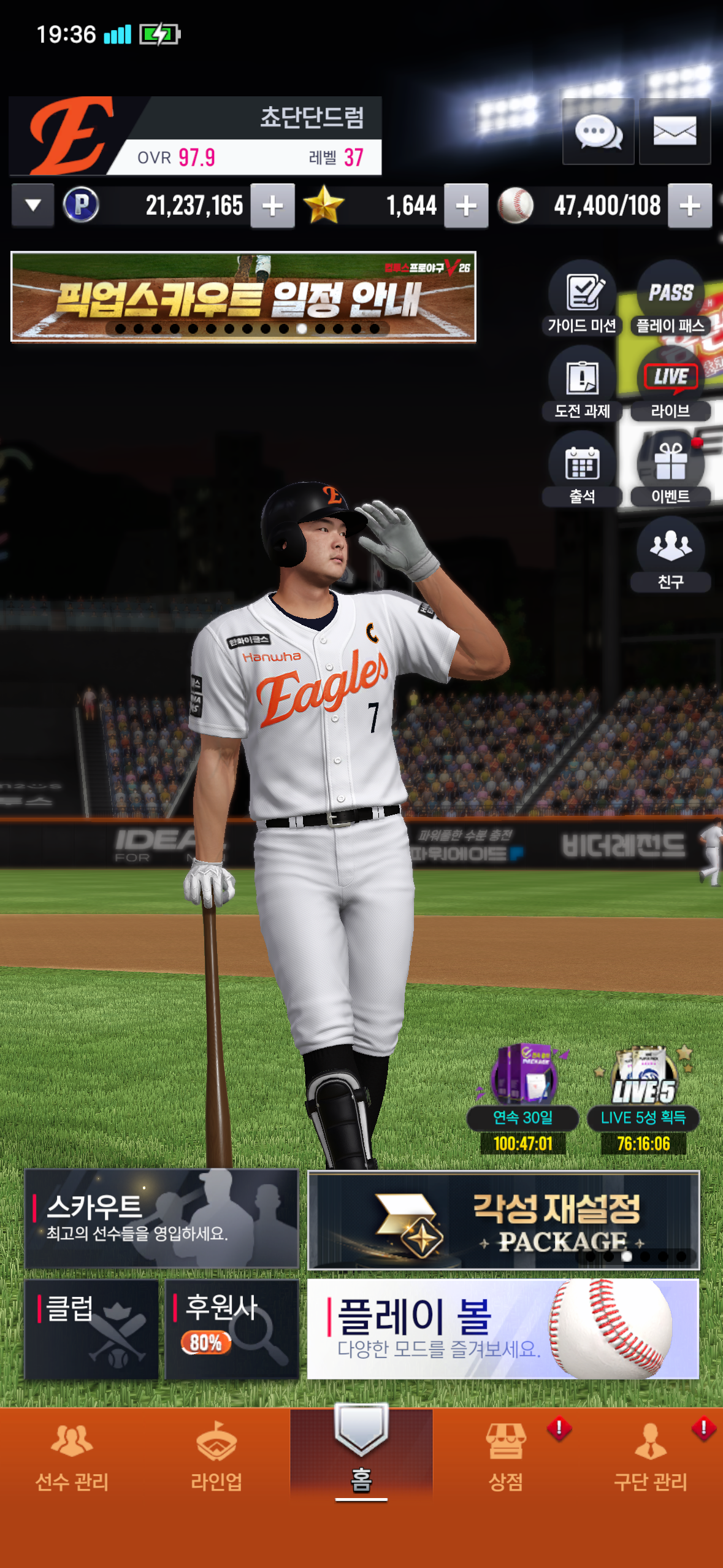Screen dimensions: 723x1568
Task: Recharge play balls with plus button
Action: 690,206
